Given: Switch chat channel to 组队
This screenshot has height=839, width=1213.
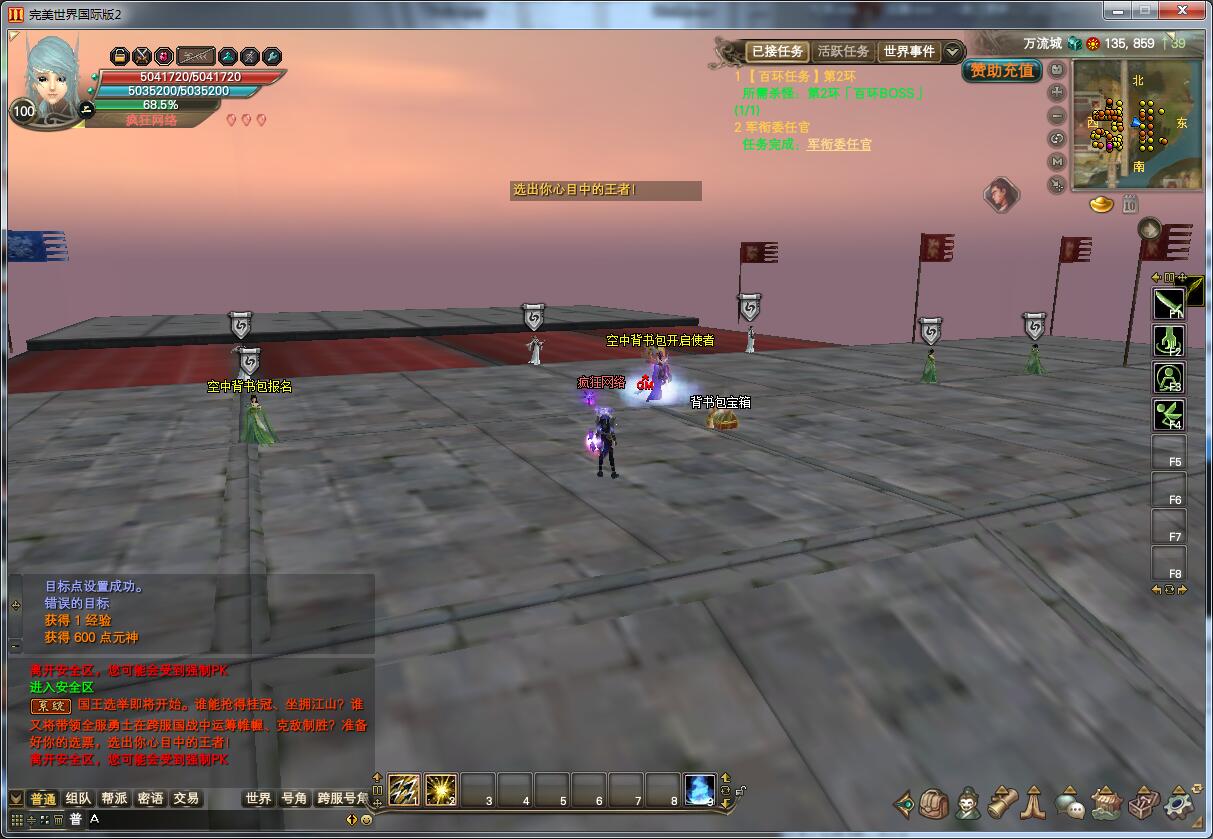Looking at the screenshot, I should [x=79, y=799].
